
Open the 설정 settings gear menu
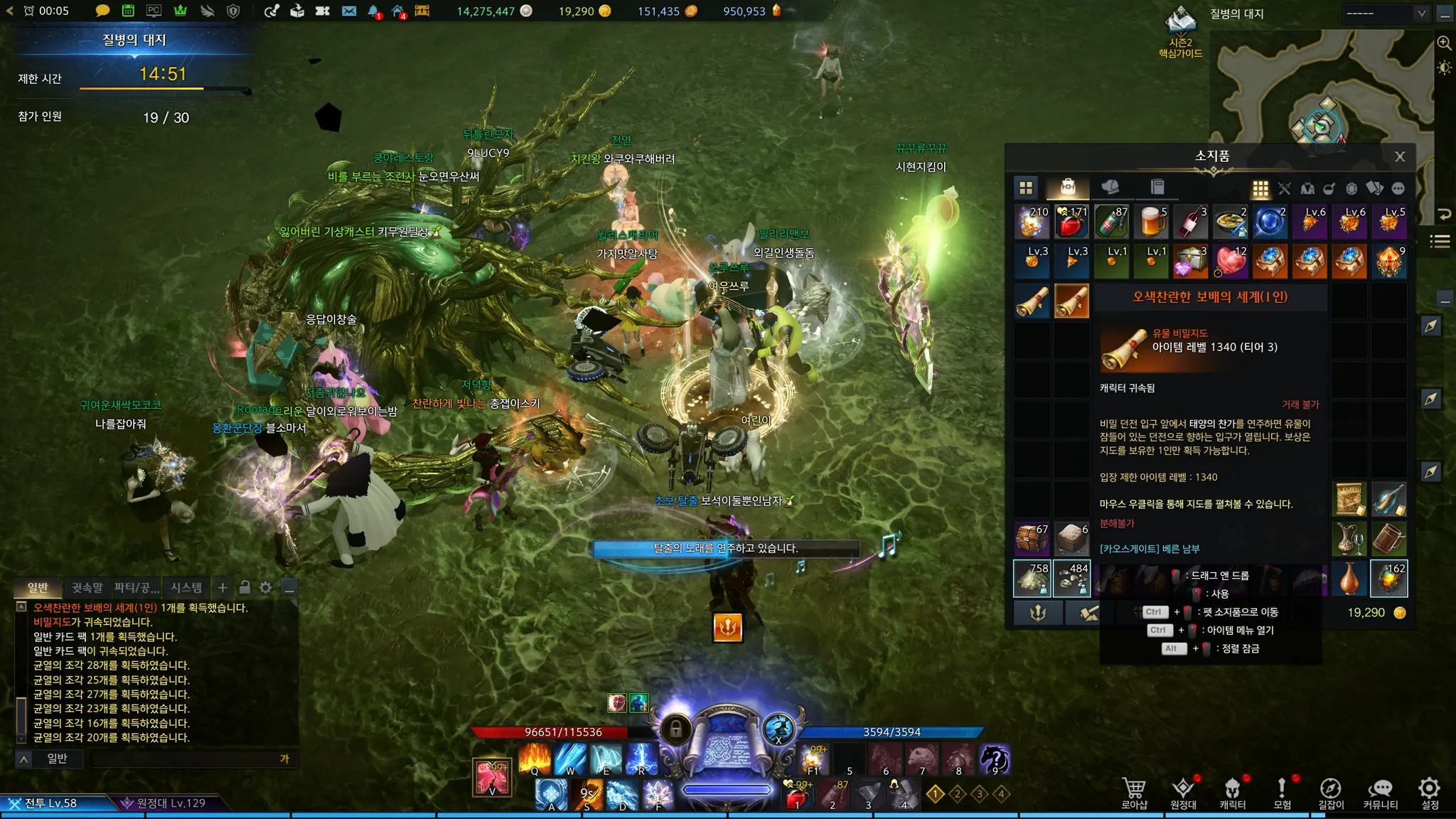tap(1430, 793)
